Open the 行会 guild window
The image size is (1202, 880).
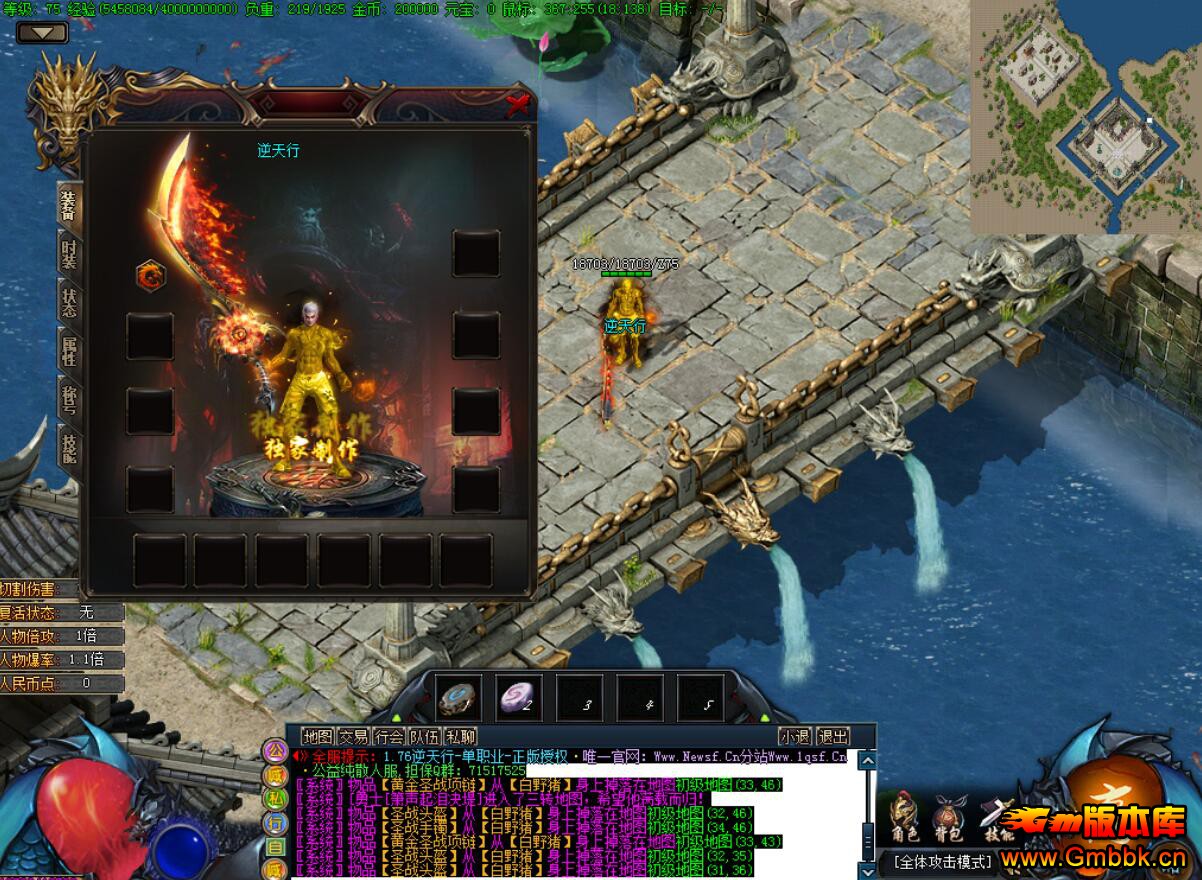coord(389,736)
